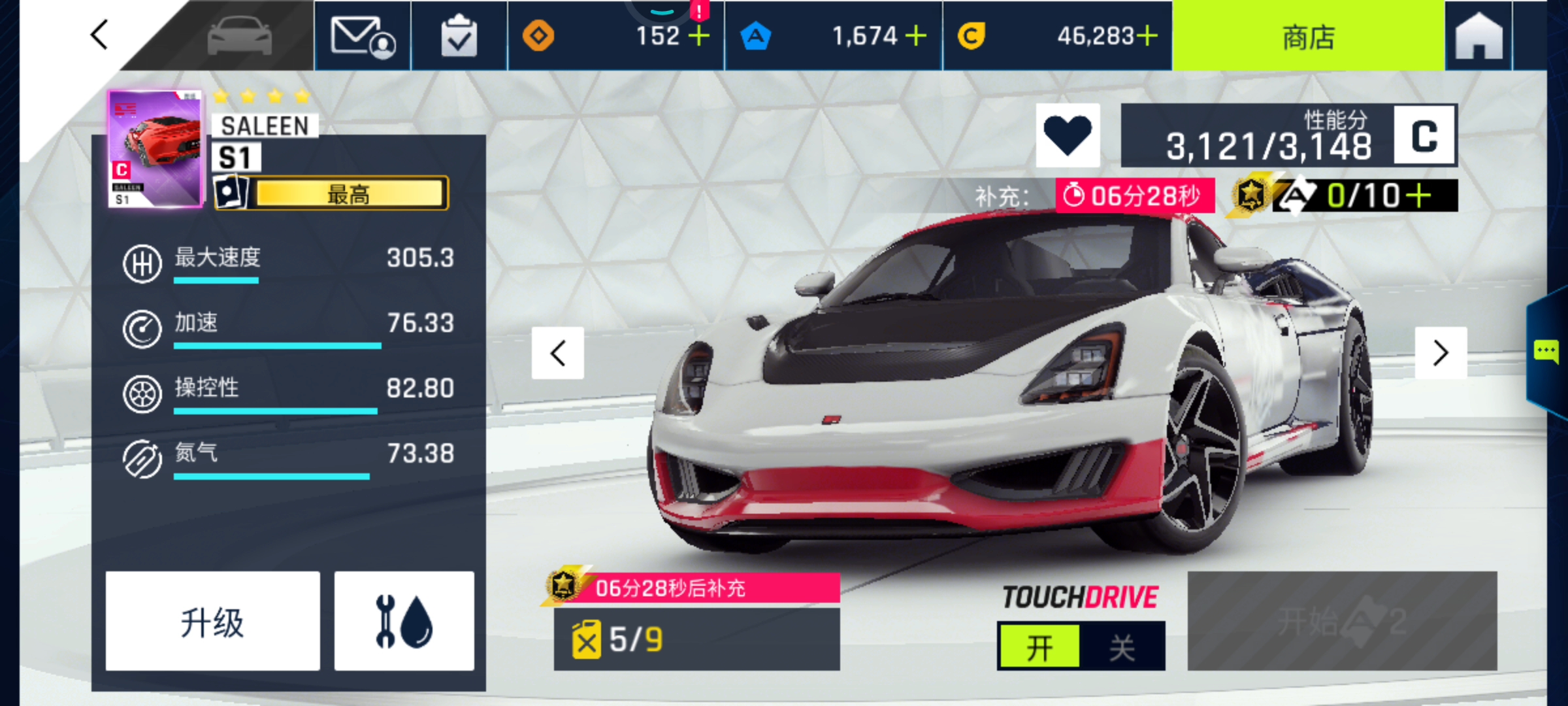Select the Saleen S1 car card
Viewport: 1568px width, 706px height.
[155, 149]
